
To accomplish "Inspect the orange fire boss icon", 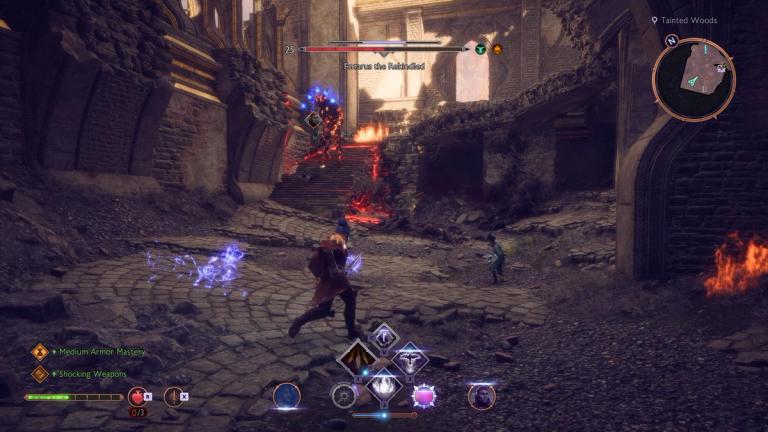I will point(497,48).
